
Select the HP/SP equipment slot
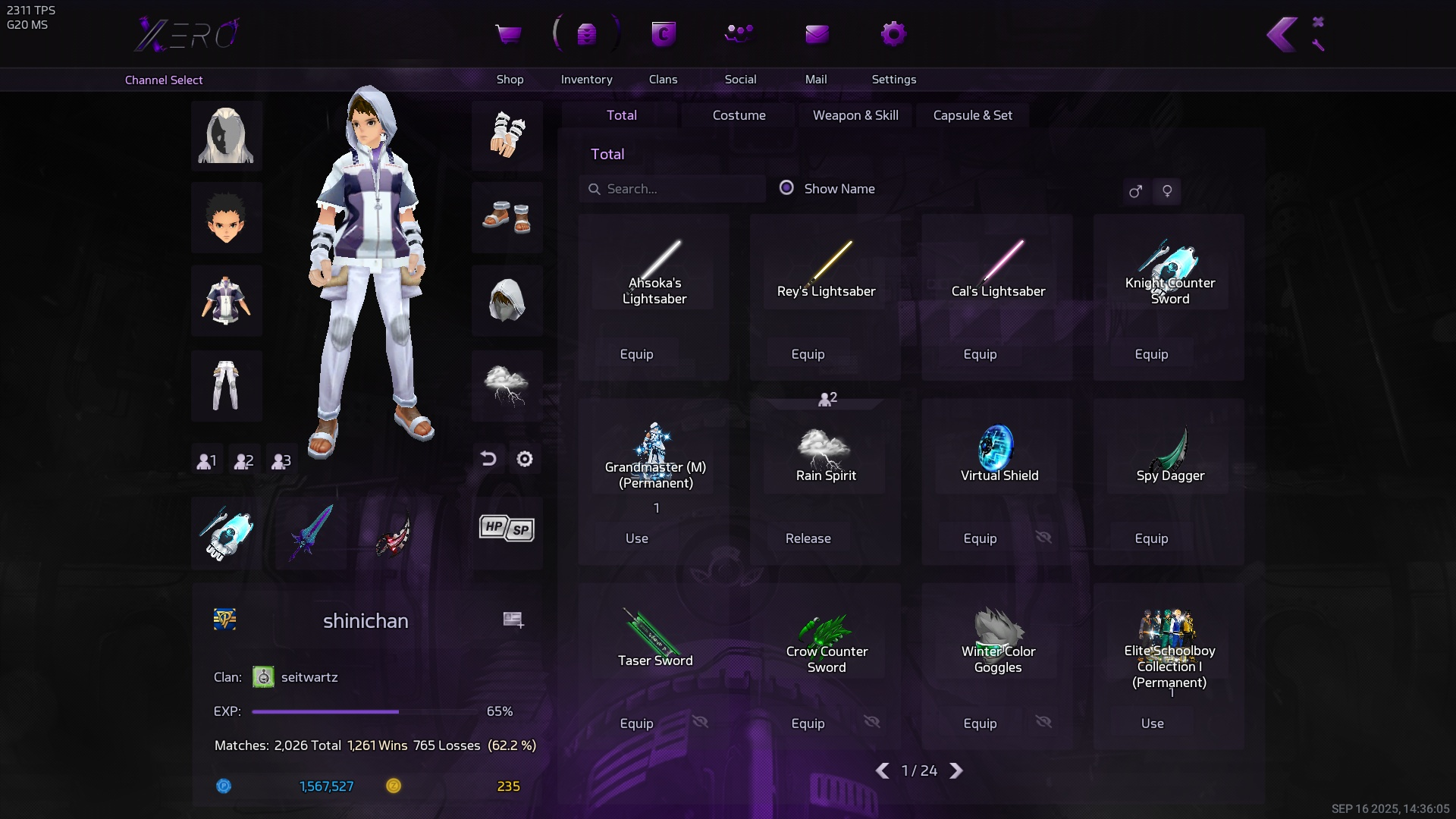(x=507, y=529)
